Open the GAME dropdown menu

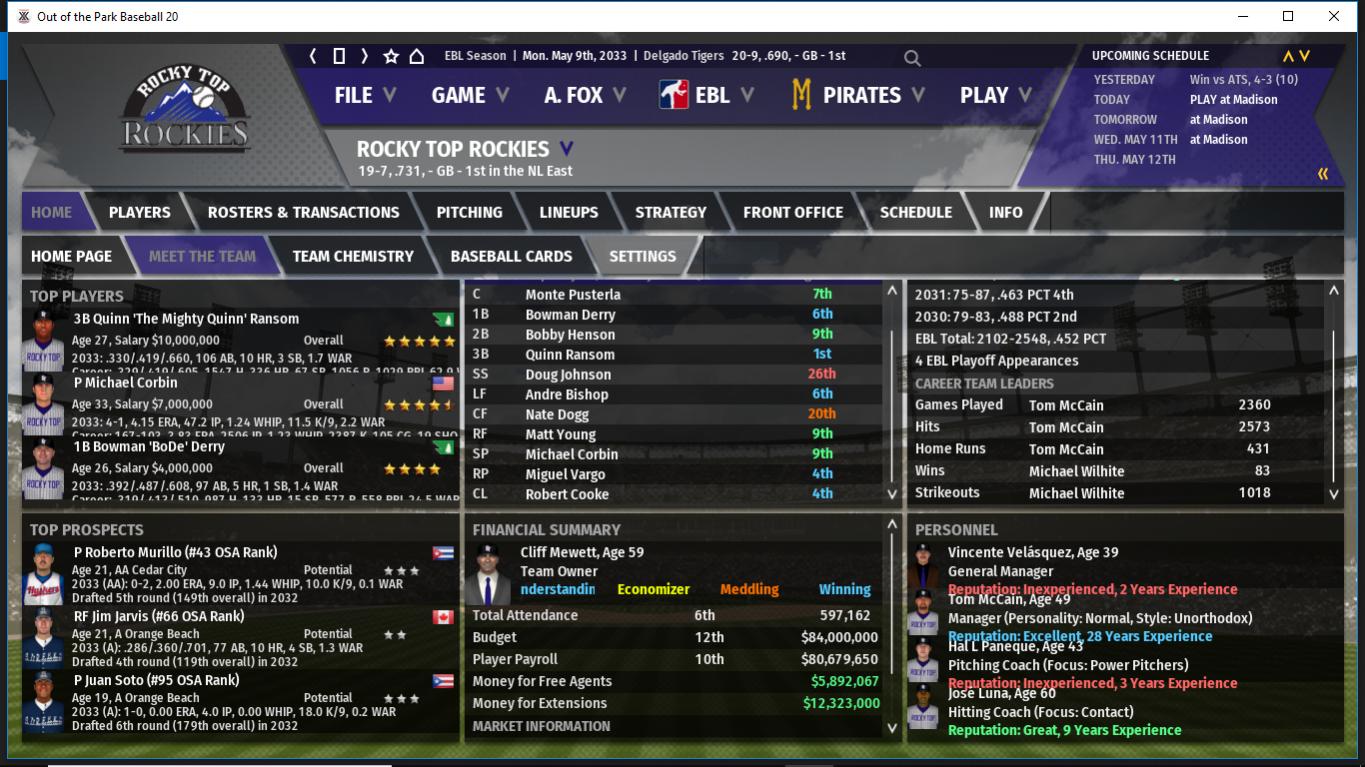470,95
